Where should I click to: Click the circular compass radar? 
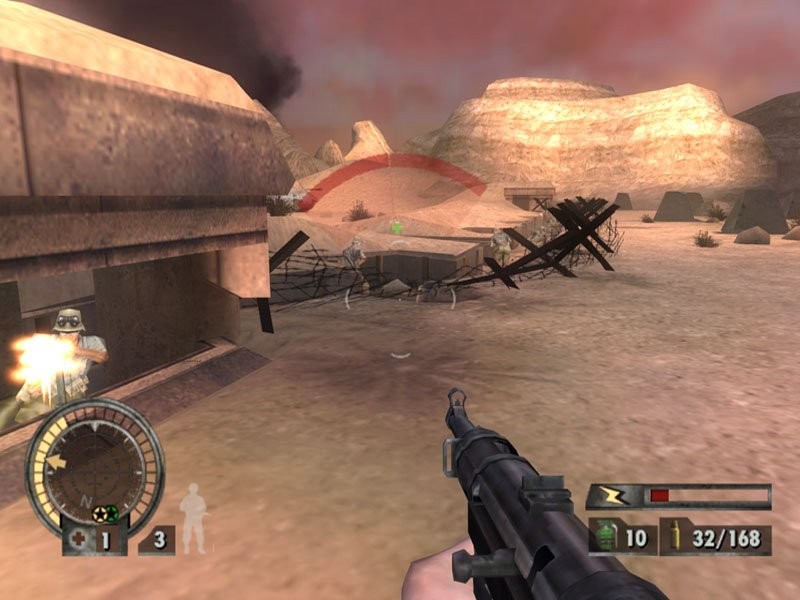tap(94, 464)
